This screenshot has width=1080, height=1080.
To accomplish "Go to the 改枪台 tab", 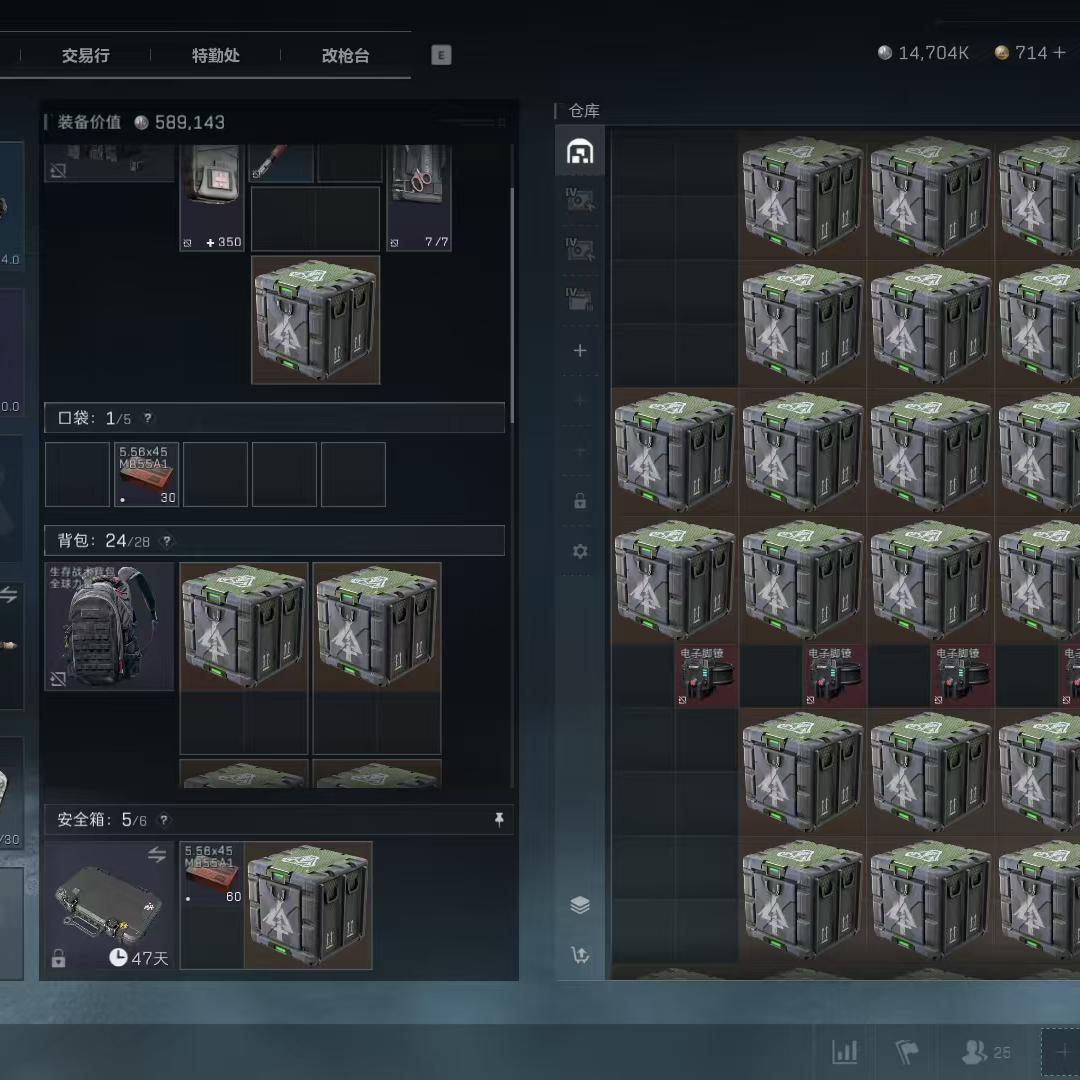I will pyautogui.click(x=345, y=56).
